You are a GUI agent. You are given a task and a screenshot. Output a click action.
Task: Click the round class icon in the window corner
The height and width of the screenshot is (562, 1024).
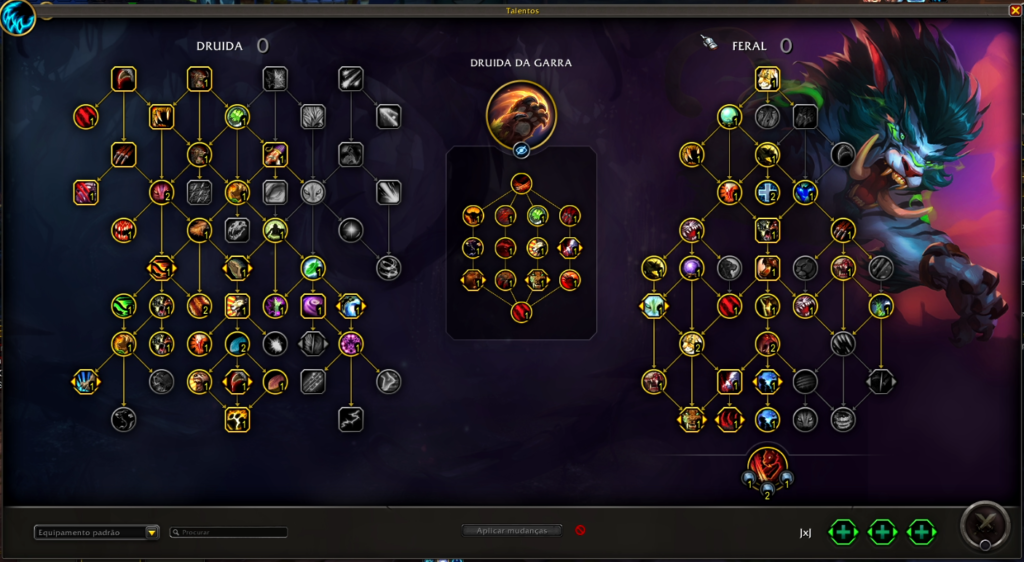pyautogui.click(x=17, y=17)
